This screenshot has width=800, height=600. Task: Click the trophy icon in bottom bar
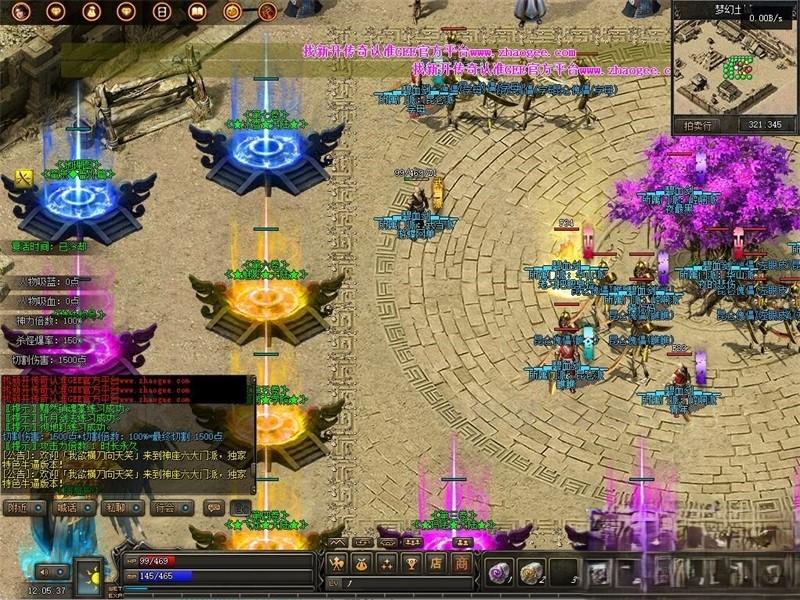(x=412, y=563)
